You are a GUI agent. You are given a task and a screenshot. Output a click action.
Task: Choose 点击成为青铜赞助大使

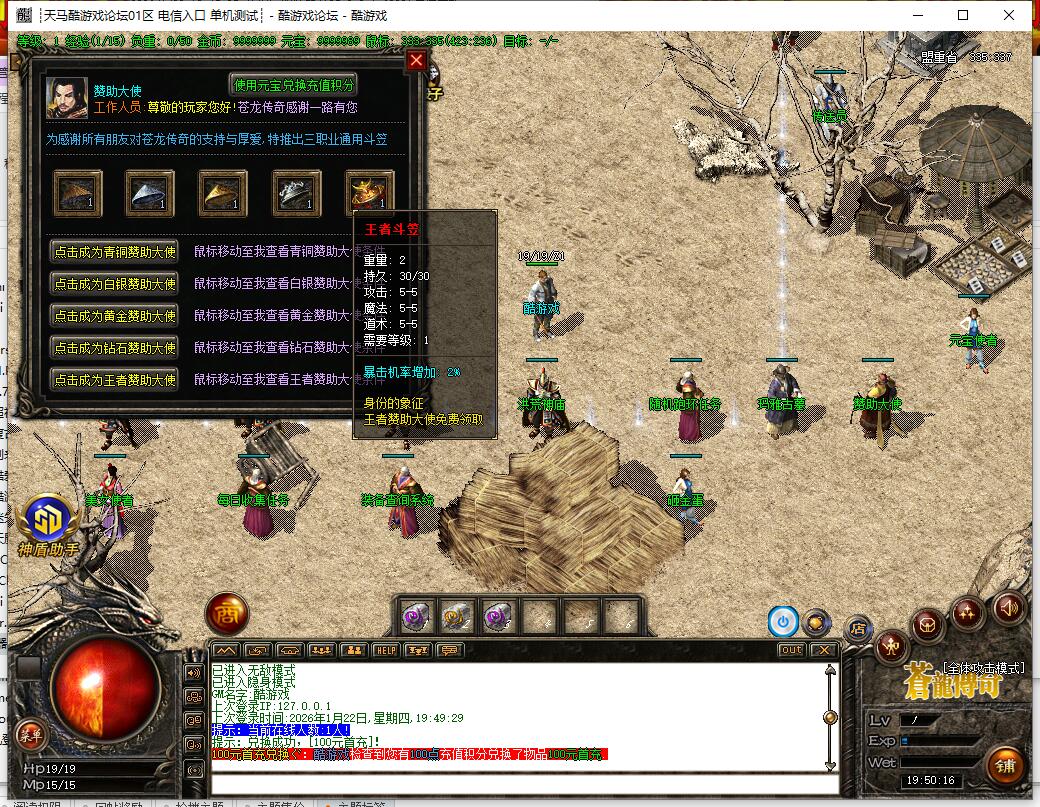115,252
